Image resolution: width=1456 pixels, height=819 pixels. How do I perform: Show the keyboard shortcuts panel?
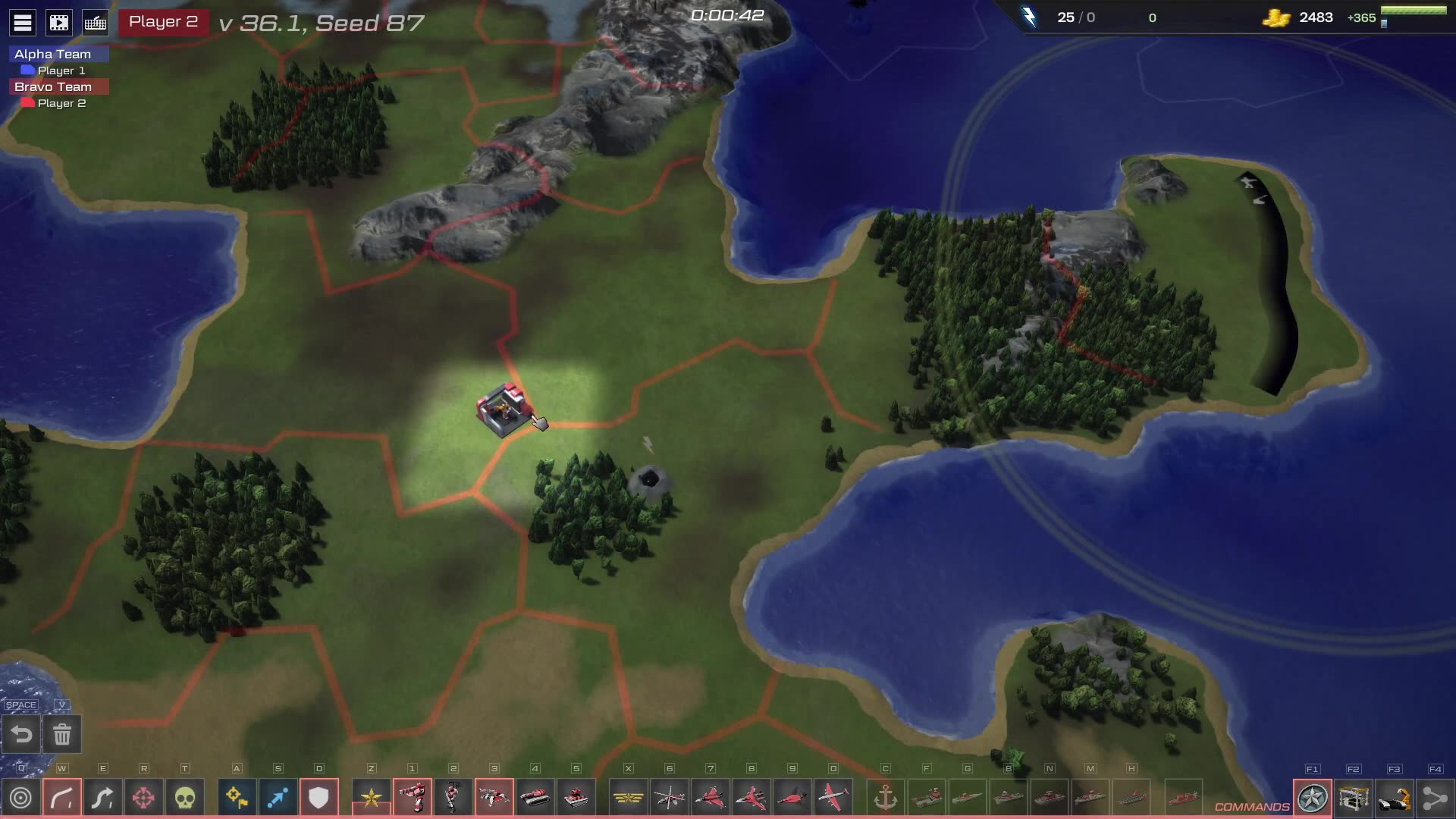coord(96,23)
